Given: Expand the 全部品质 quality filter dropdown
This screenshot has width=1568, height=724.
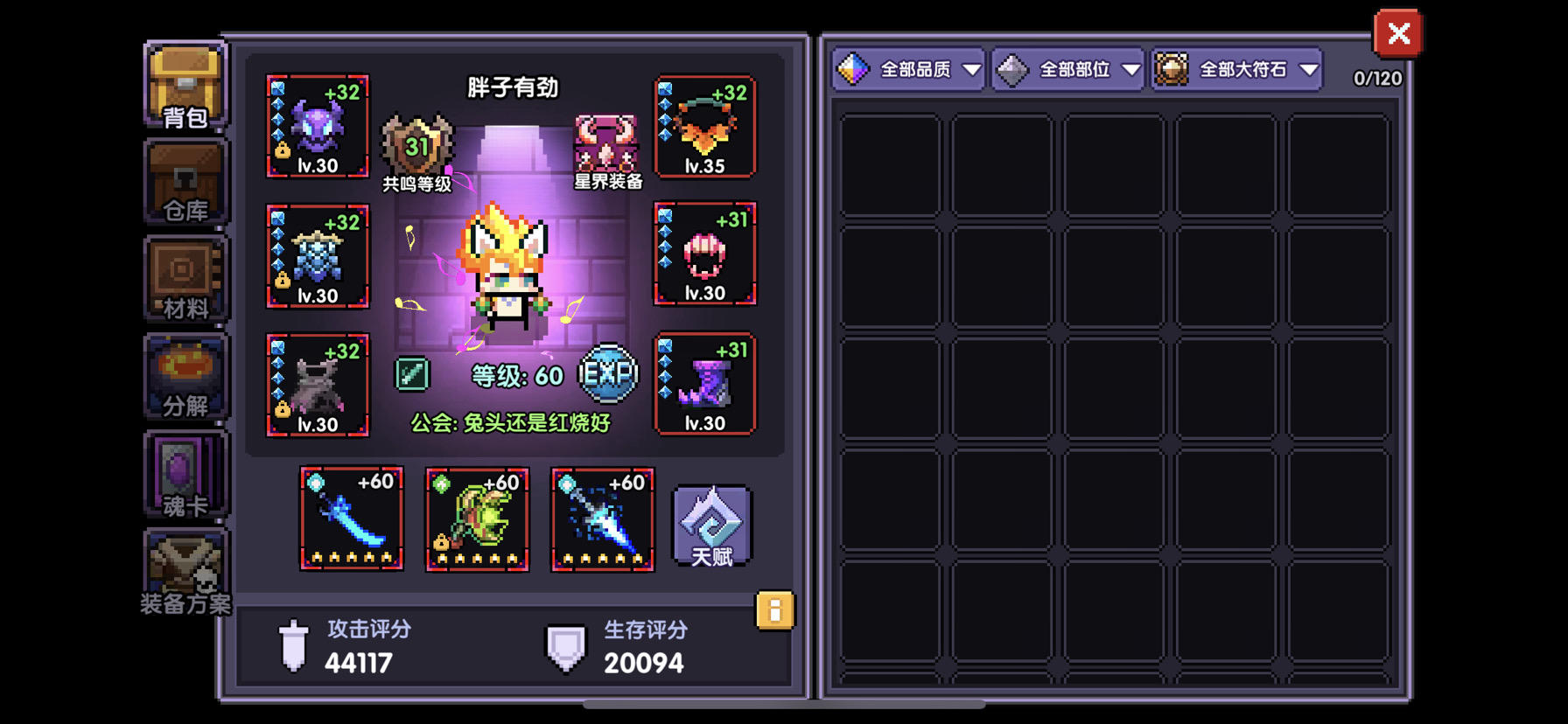Looking at the screenshot, I should (x=907, y=68).
